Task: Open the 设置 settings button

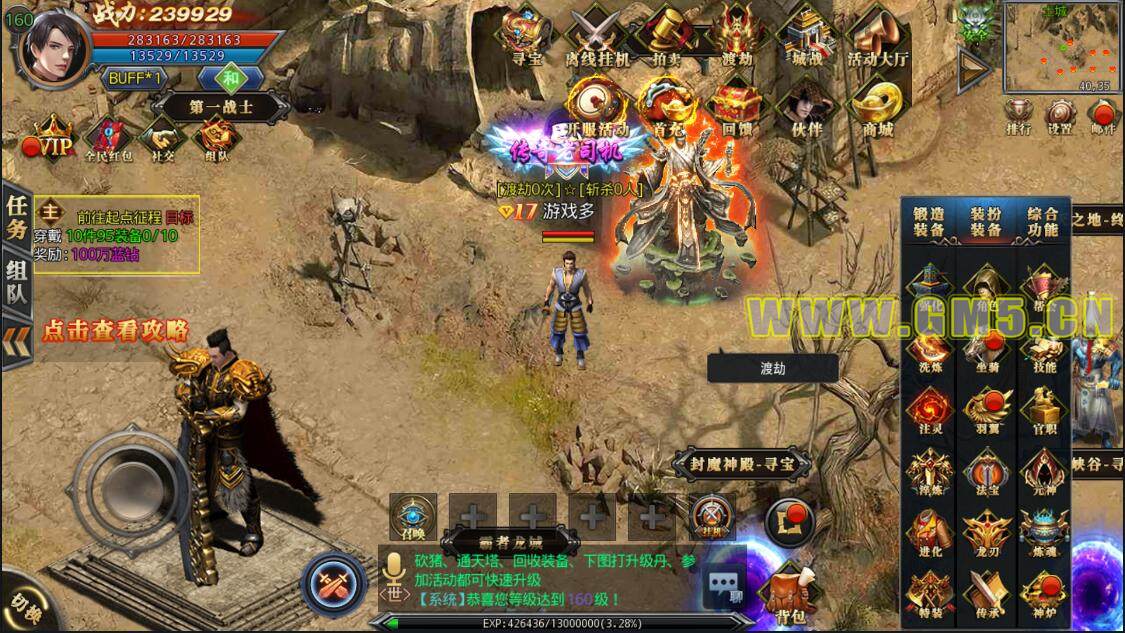Action: [1061, 113]
